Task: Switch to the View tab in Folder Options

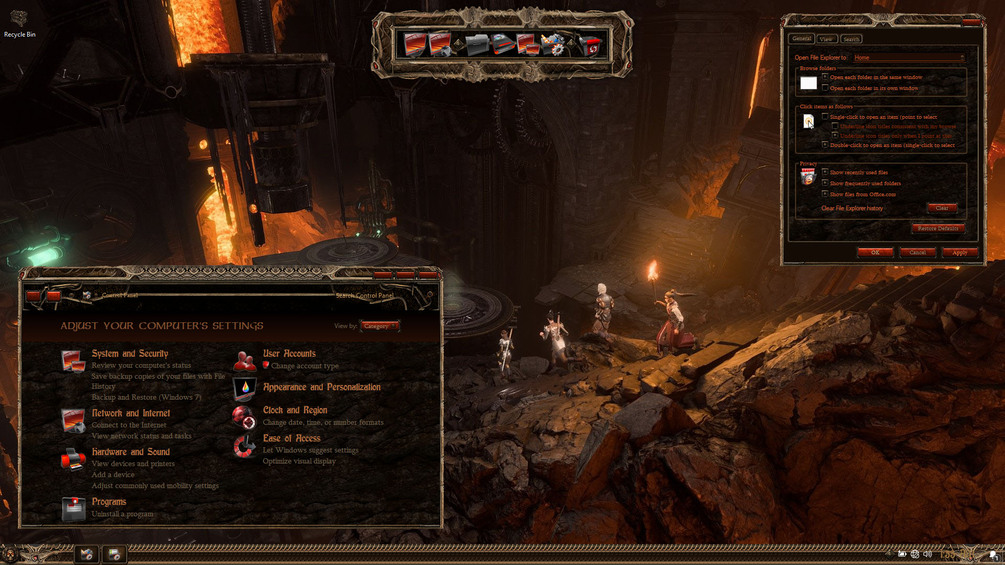Action: (826, 39)
